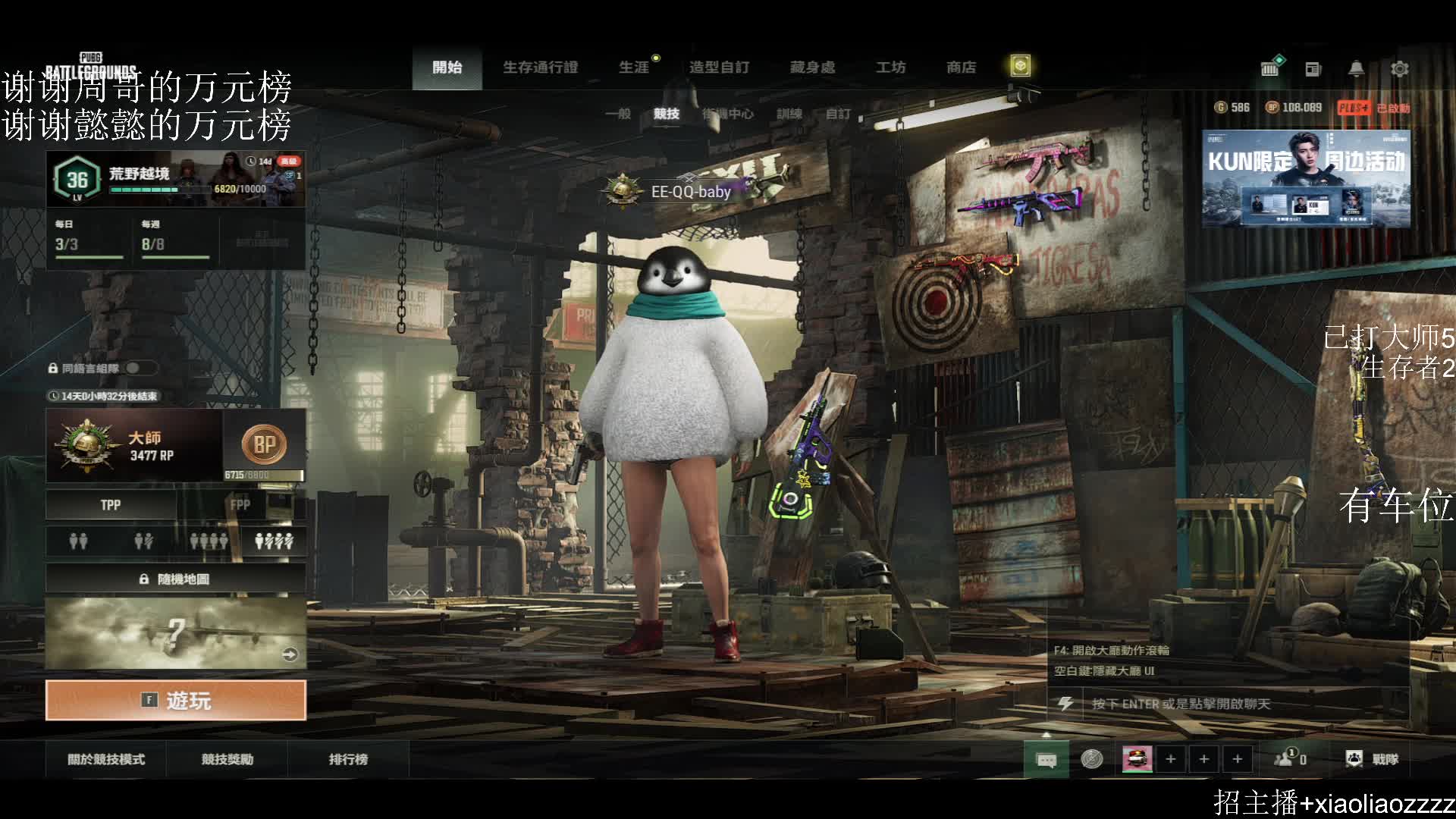The height and width of the screenshot is (819, 1456).
Task: Click the 遊玩 play button
Action: click(176, 700)
